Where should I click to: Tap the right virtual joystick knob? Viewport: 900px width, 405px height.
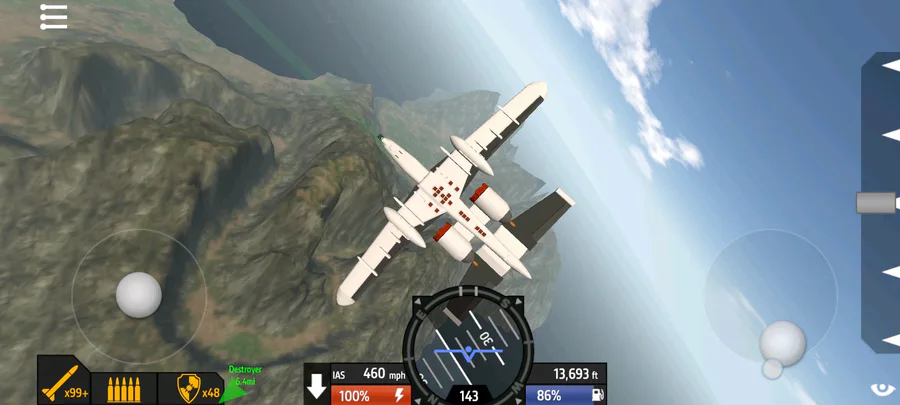(782, 343)
